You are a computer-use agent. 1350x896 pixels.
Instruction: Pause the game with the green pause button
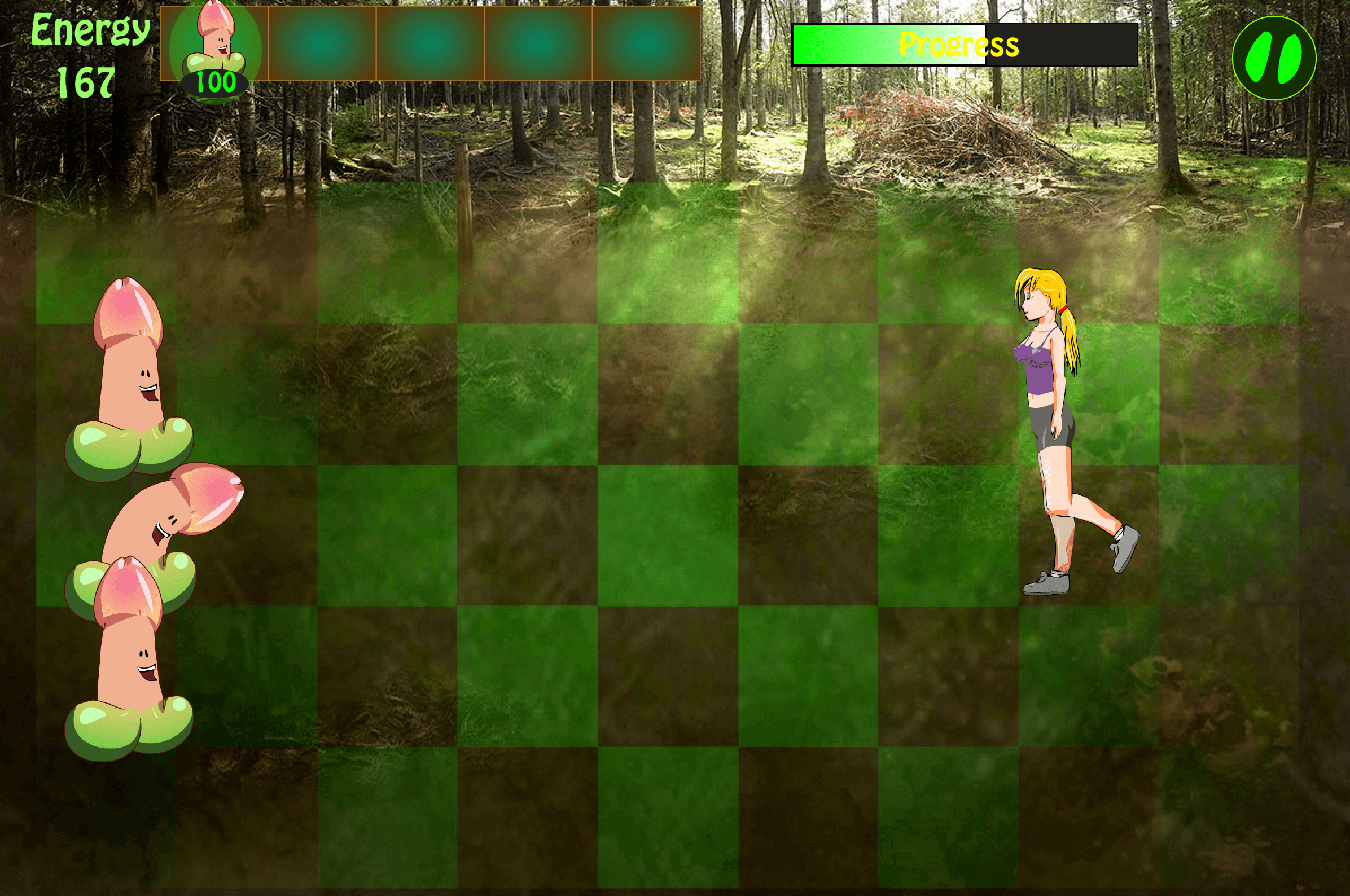click(x=1273, y=58)
